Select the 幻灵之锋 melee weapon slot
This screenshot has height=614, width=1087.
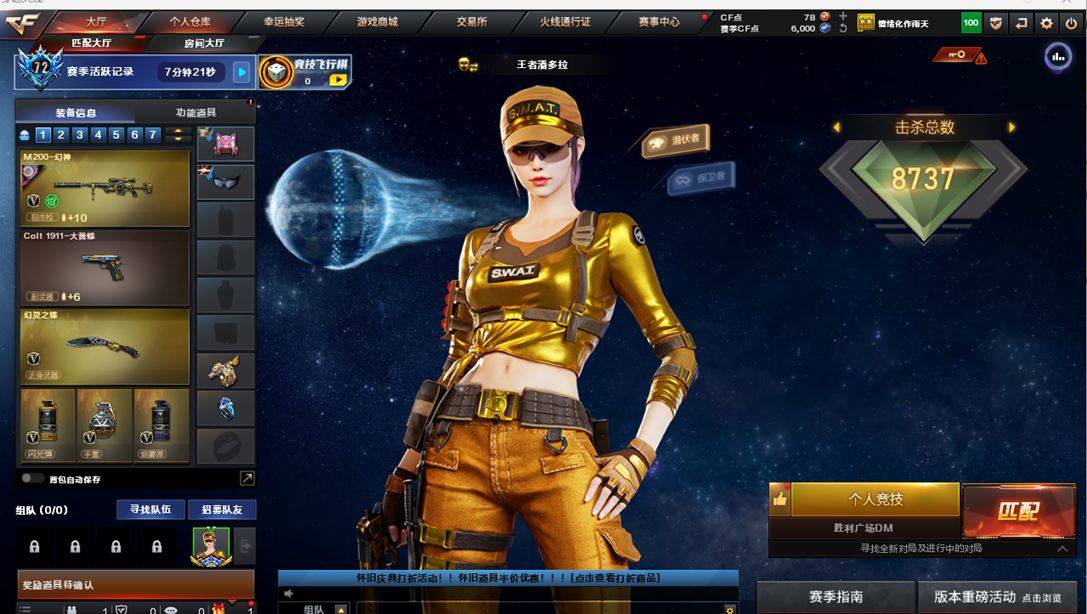click(104, 346)
